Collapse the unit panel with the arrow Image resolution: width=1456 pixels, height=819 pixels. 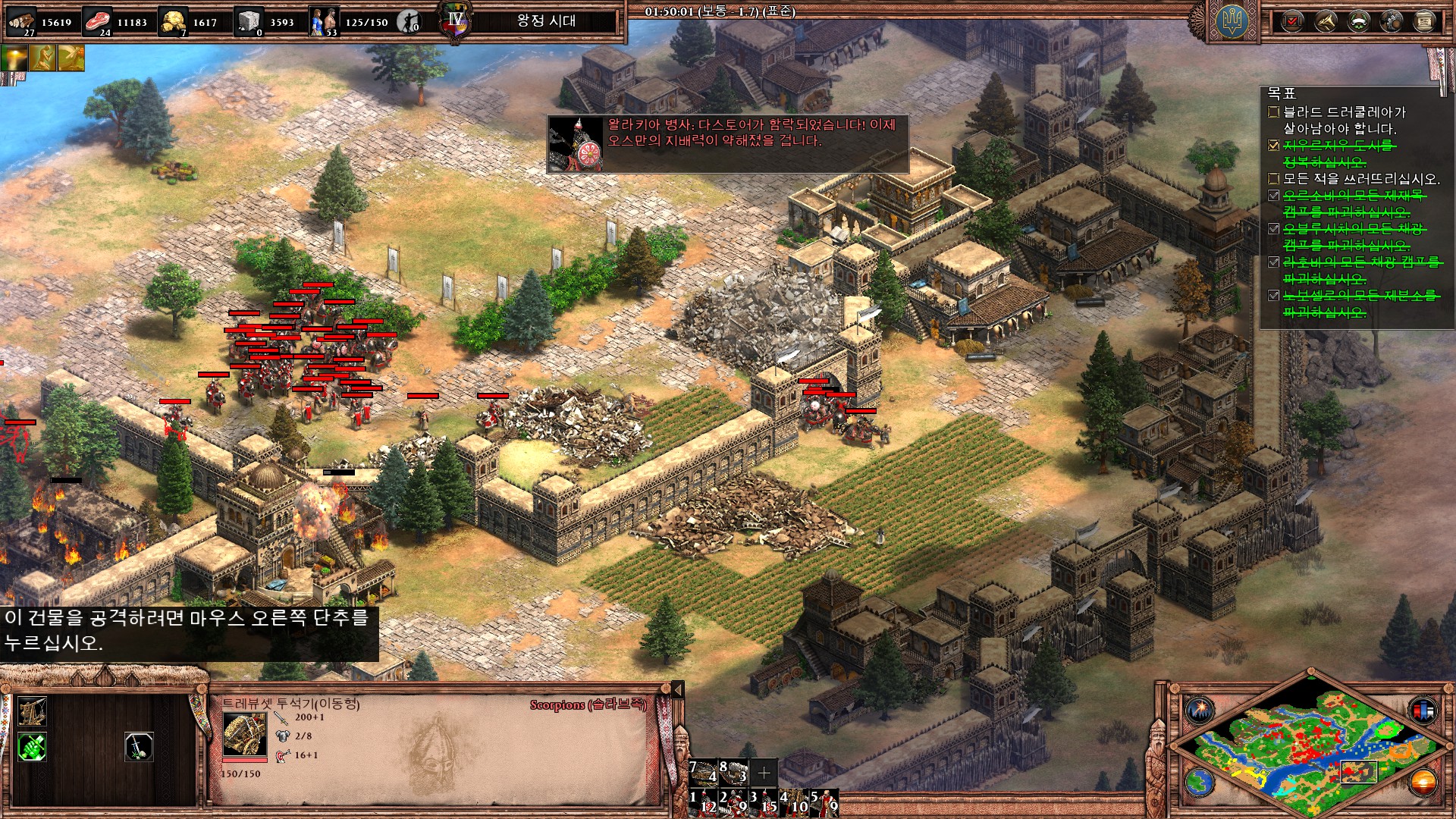pos(678,689)
